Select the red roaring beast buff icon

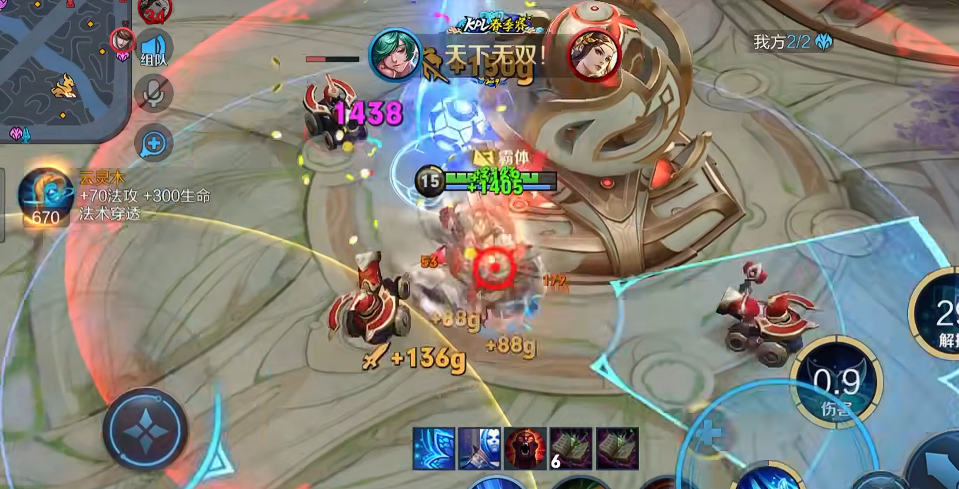pos(525,447)
